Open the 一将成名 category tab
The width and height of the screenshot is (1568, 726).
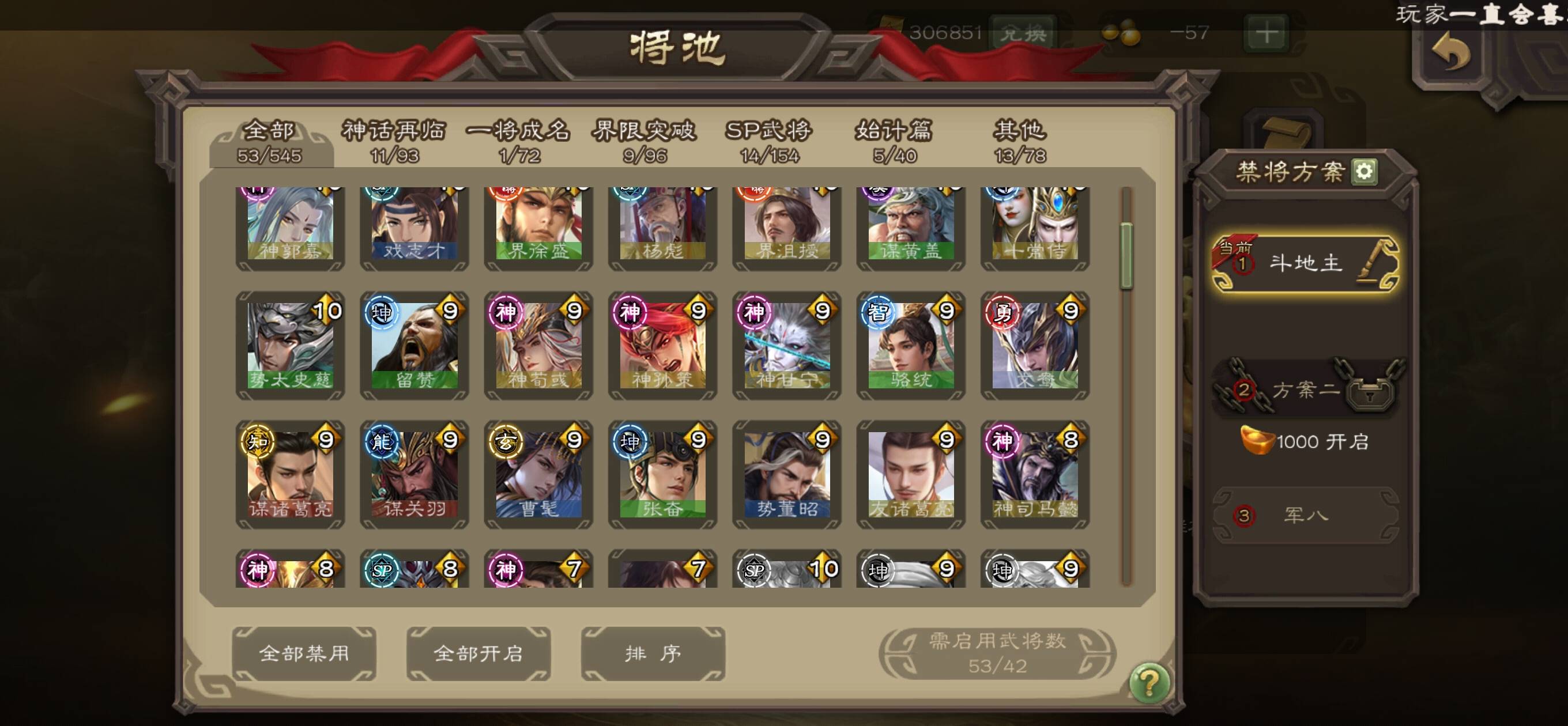519,141
